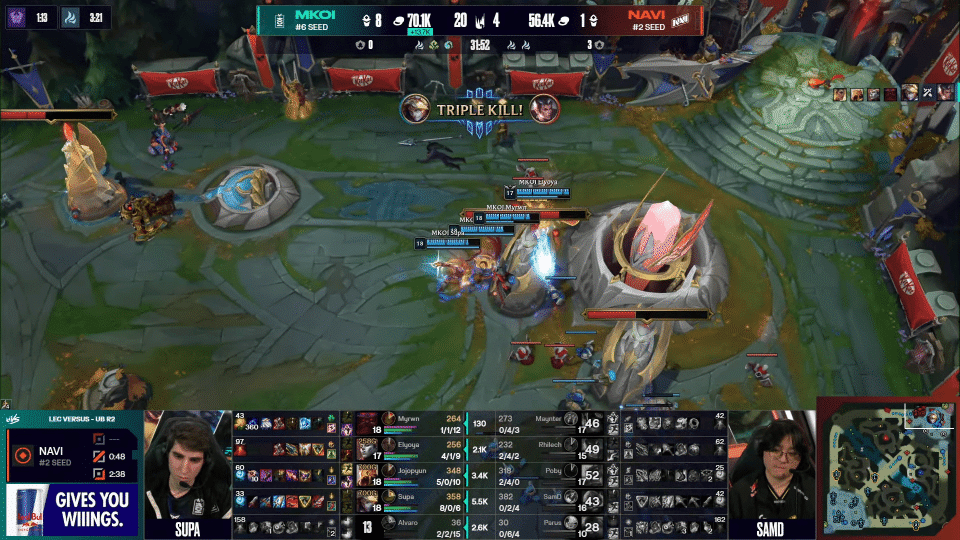The image size is (960, 540).
Task: Click the minimap
Action: tap(886, 468)
